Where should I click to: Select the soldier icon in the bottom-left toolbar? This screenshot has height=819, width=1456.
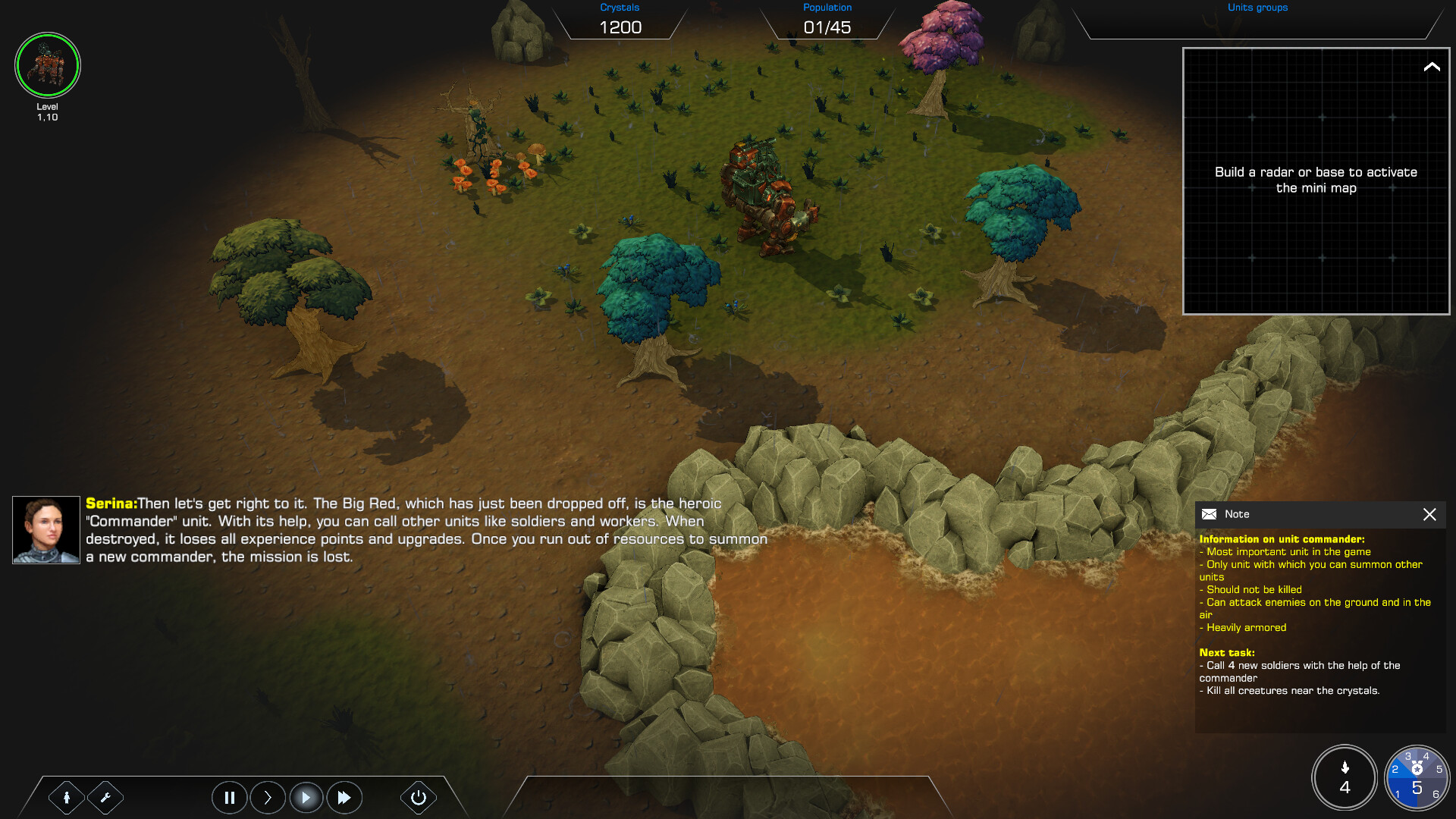coord(67,798)
